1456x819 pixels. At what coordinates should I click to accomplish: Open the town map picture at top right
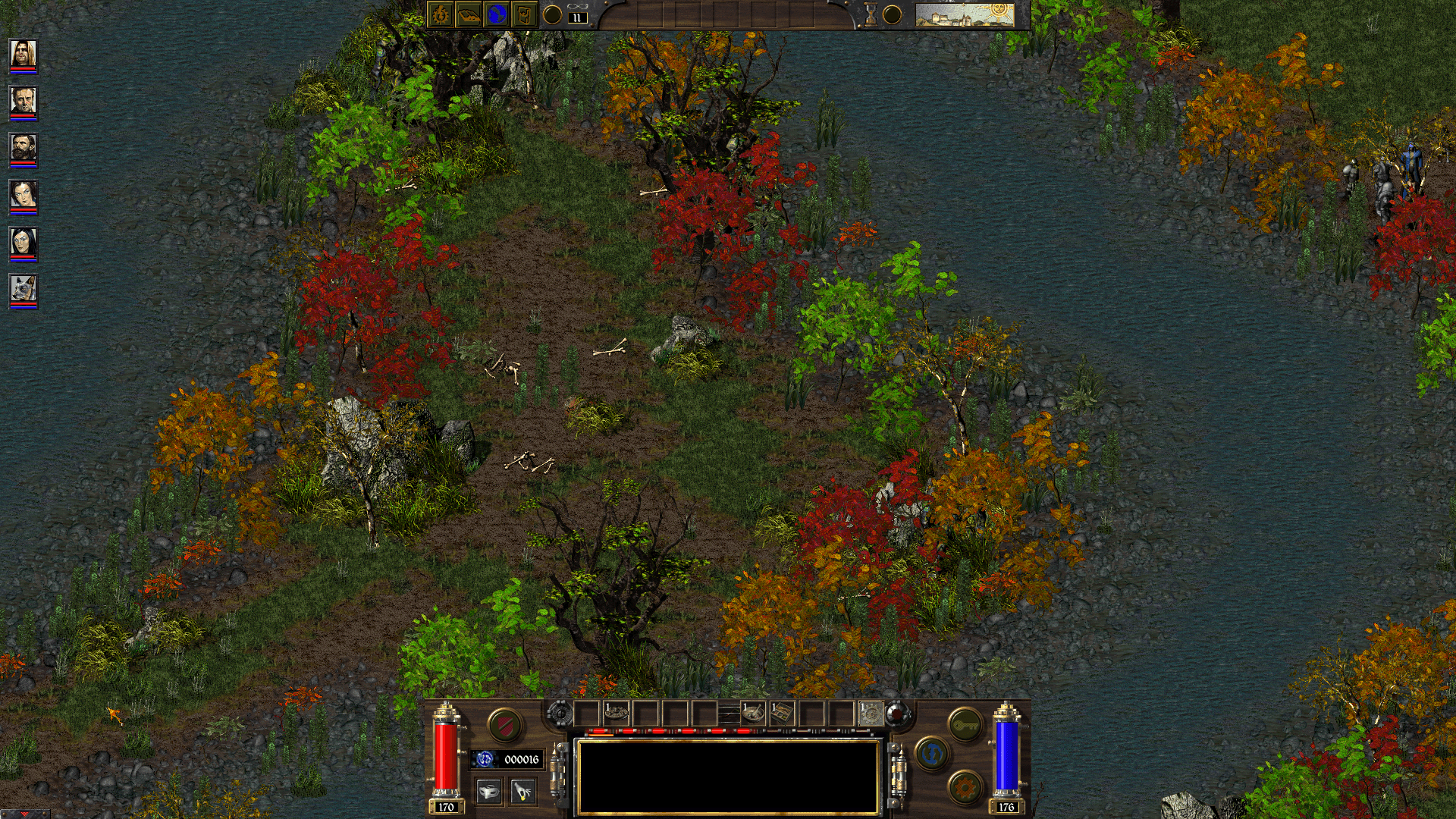pos(963,14)
